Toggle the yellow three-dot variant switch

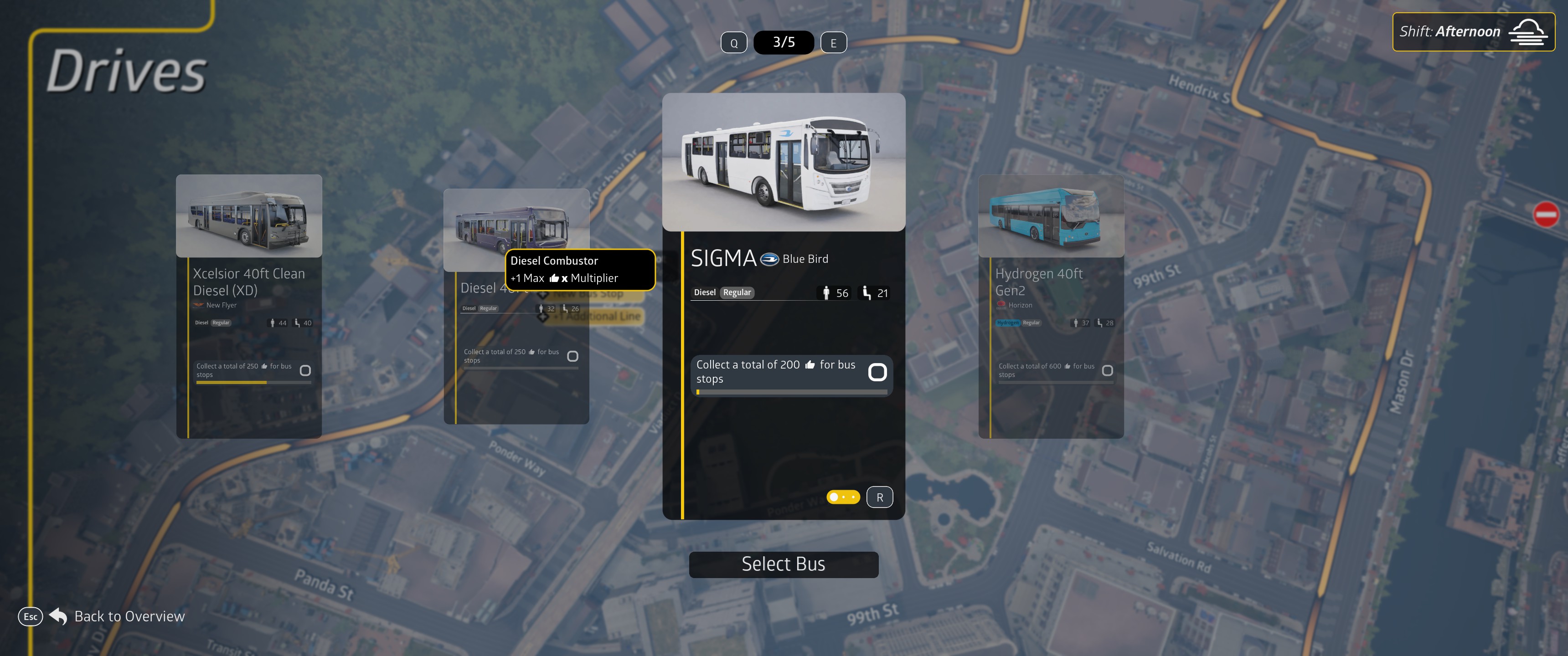(843, 497)
